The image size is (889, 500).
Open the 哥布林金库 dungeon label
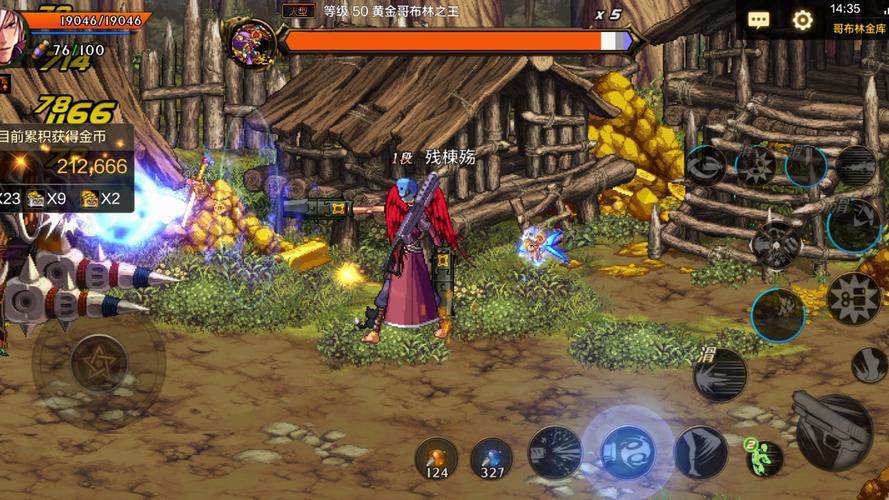coord(859,30)
